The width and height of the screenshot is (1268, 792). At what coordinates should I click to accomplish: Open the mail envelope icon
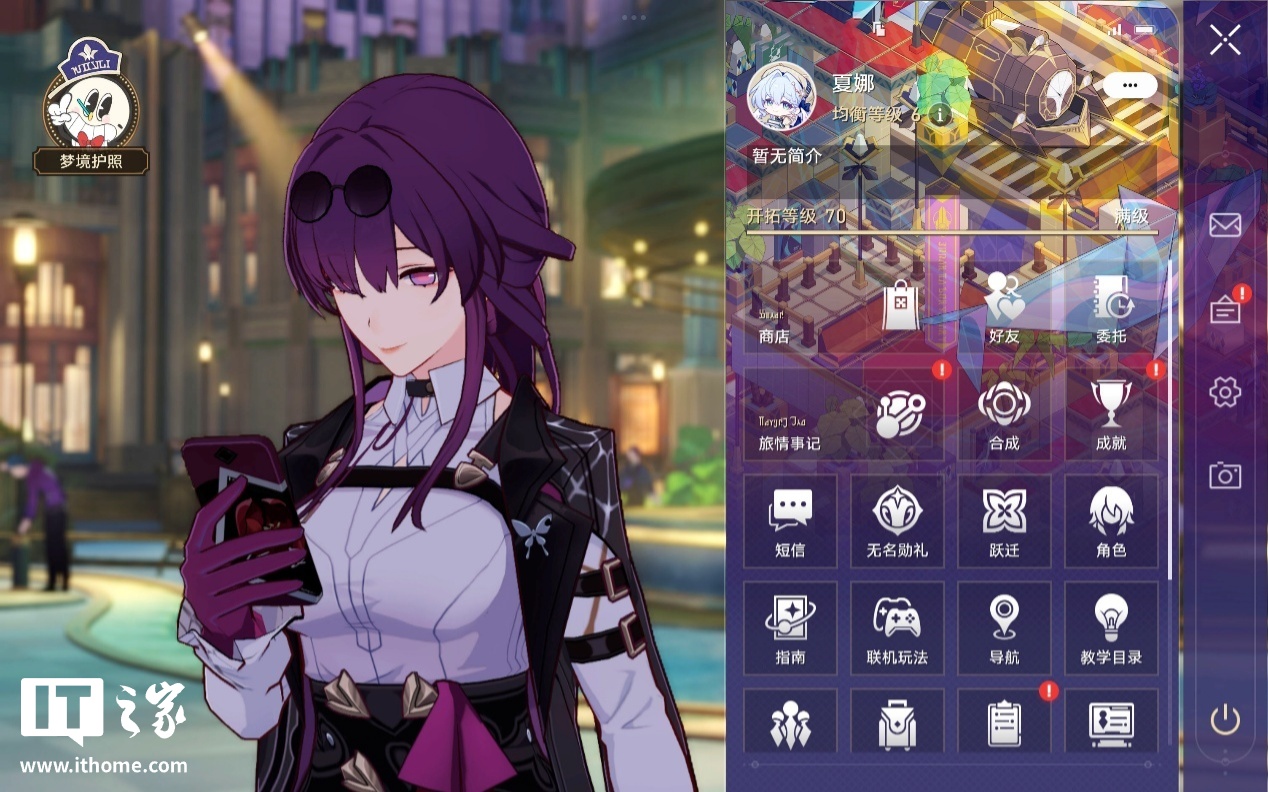point(1224,225)
